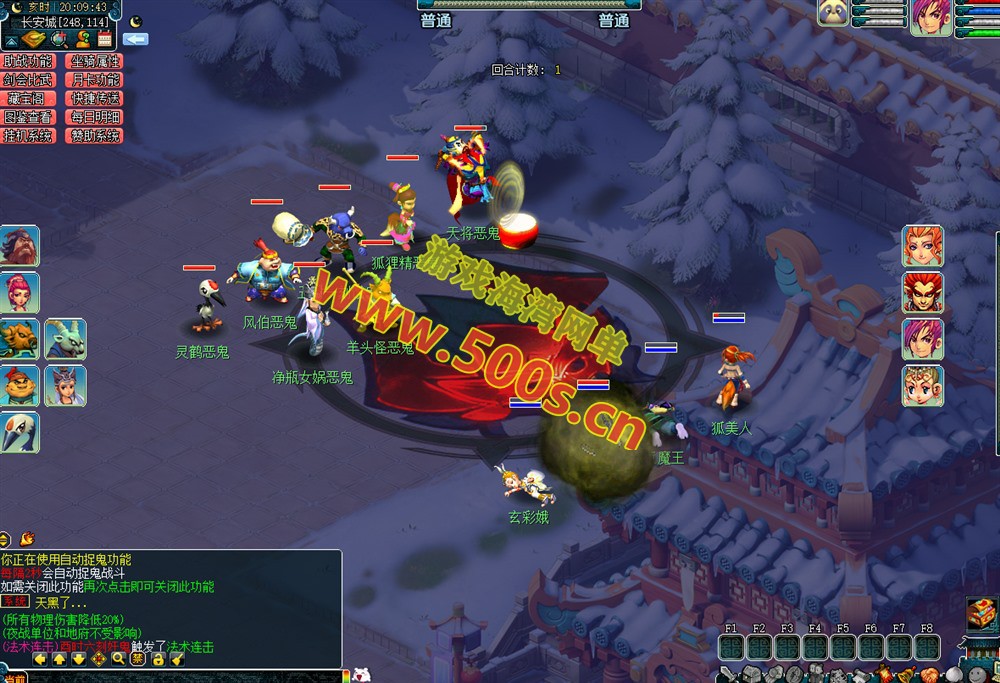
Task: Show the 每日明细 daily details
Action: point(95,117)
